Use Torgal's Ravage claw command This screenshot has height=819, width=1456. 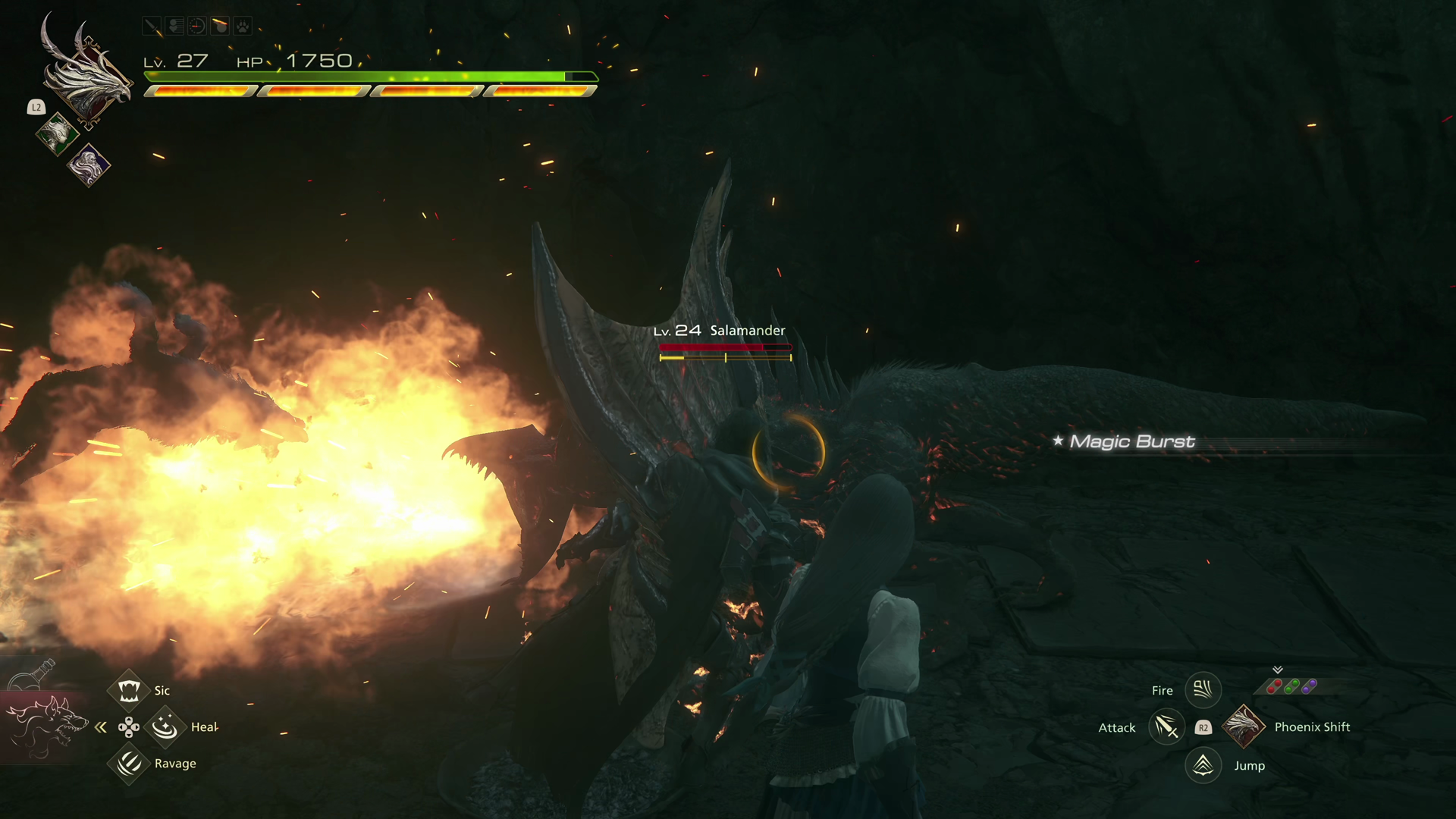tap(128, 763)
